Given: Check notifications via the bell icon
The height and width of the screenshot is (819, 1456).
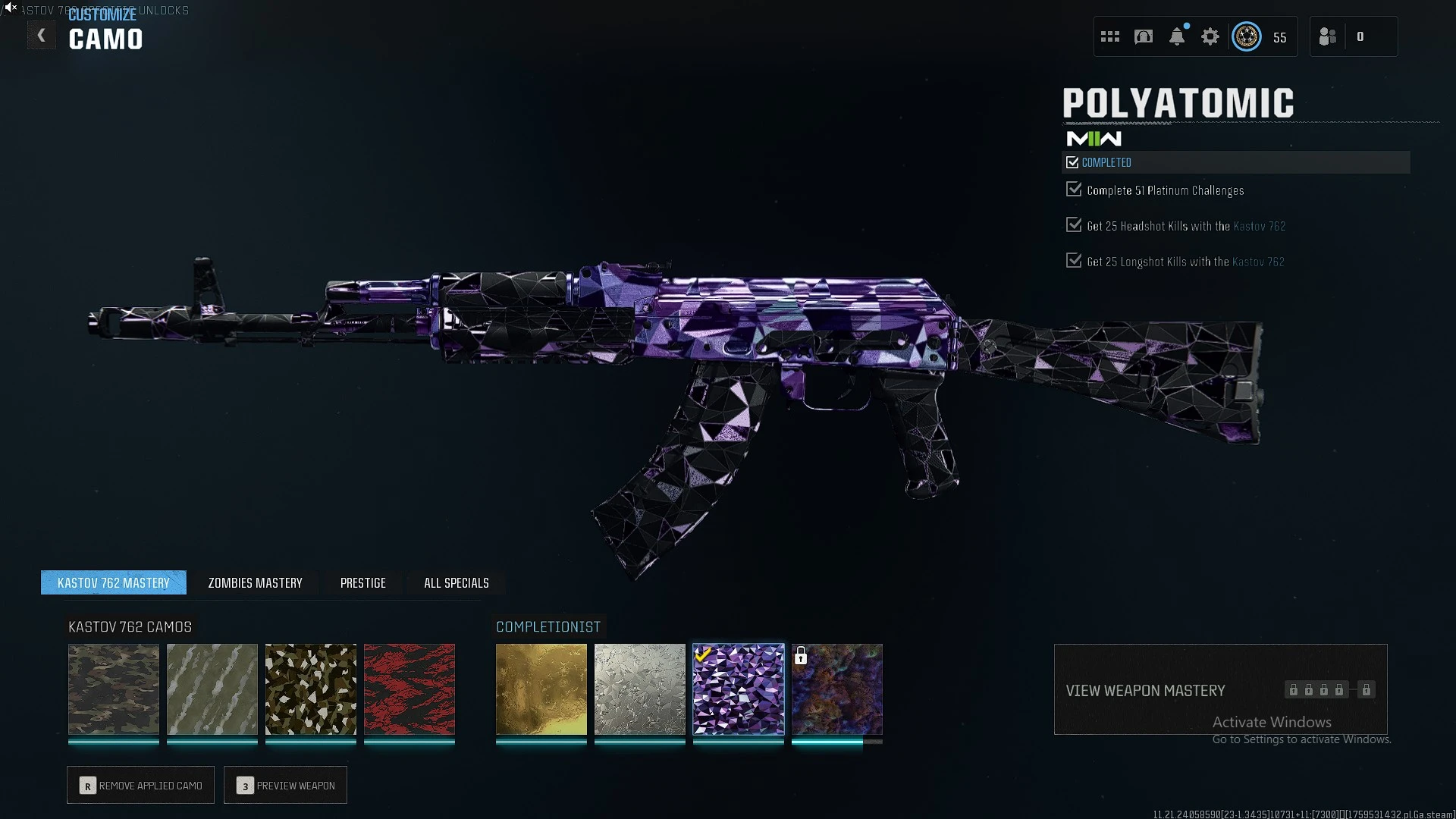Looking at the screenshot, I should click(1177, 36).
